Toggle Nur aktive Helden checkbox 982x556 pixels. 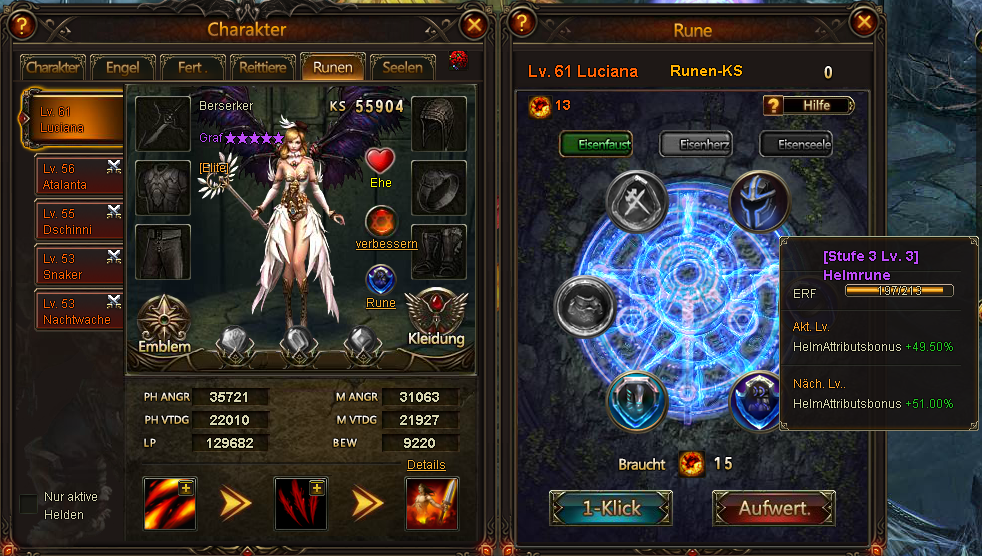tap(28, 502)
